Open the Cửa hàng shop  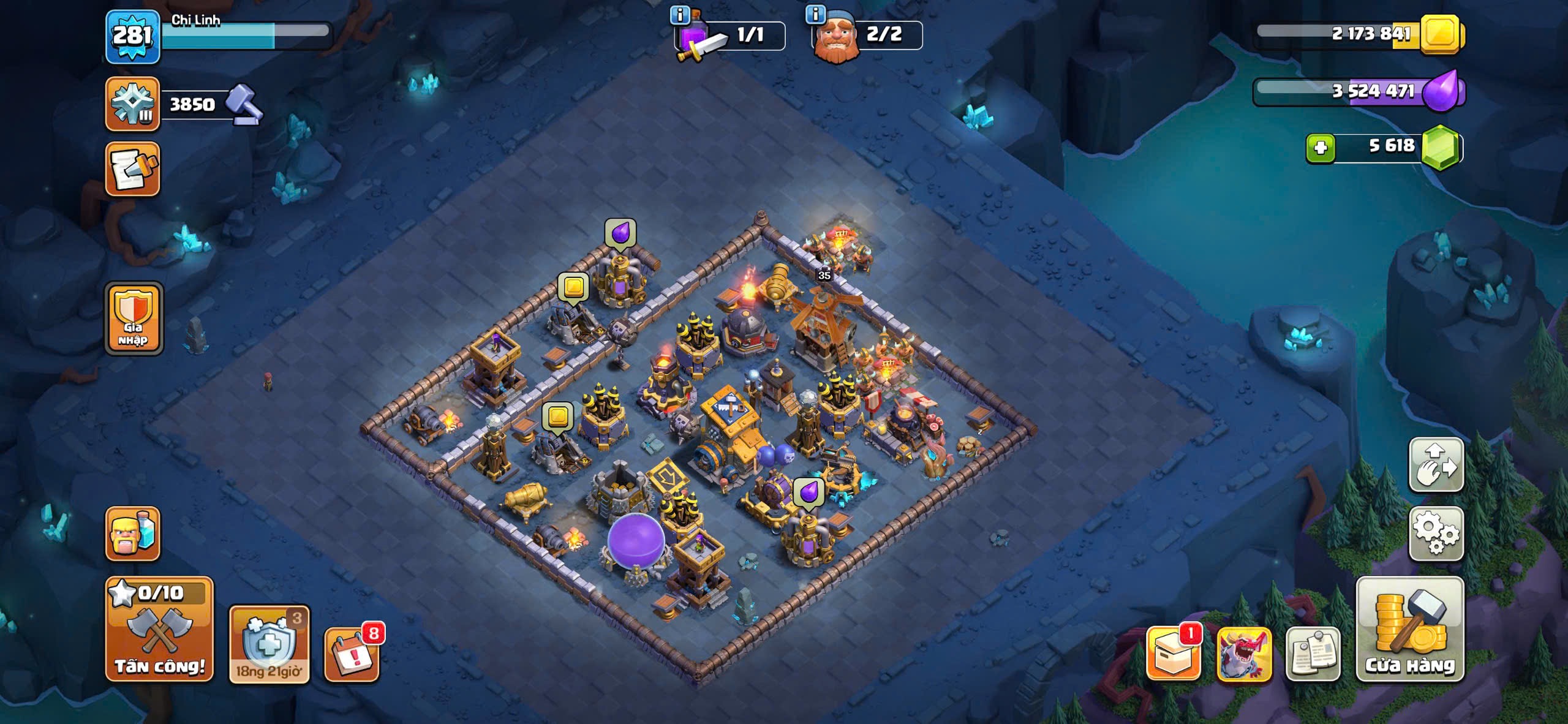(x=1410, y=630)
